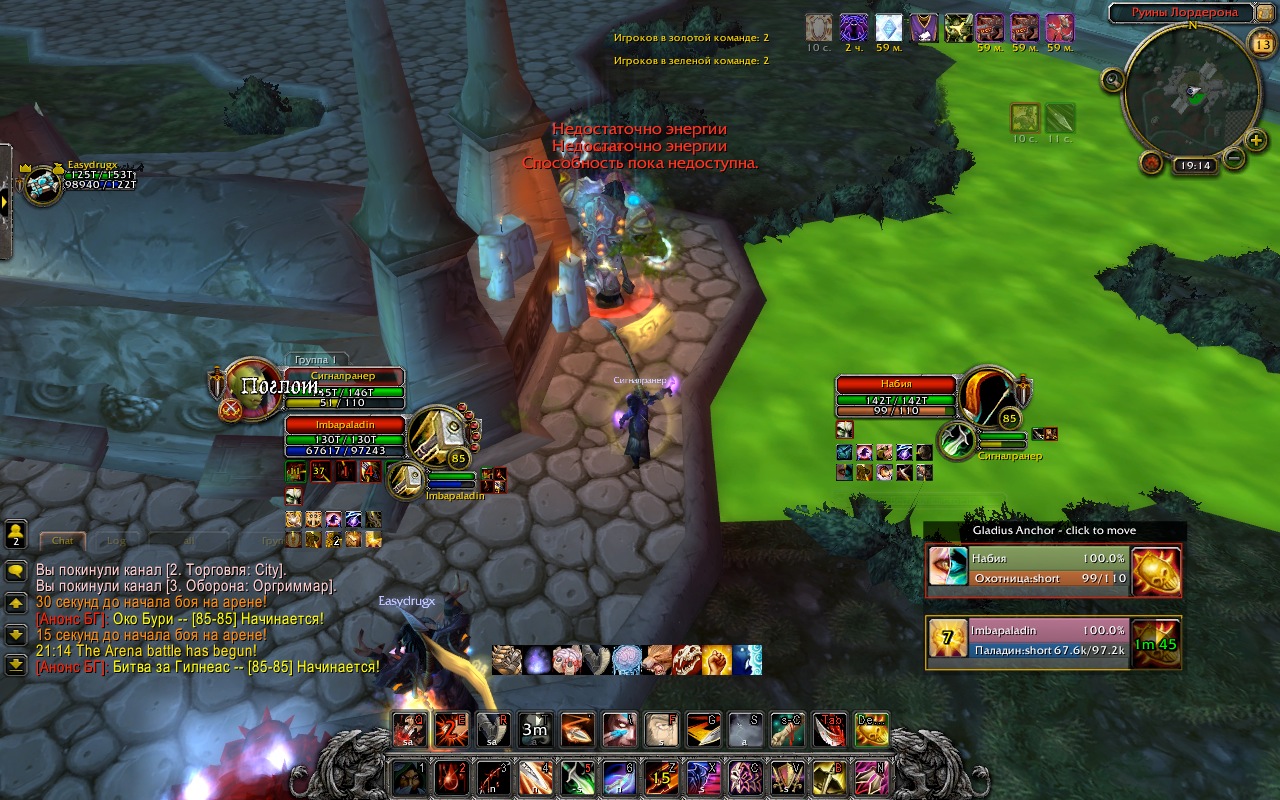Select the Набия focus frame

coord(896,384)
